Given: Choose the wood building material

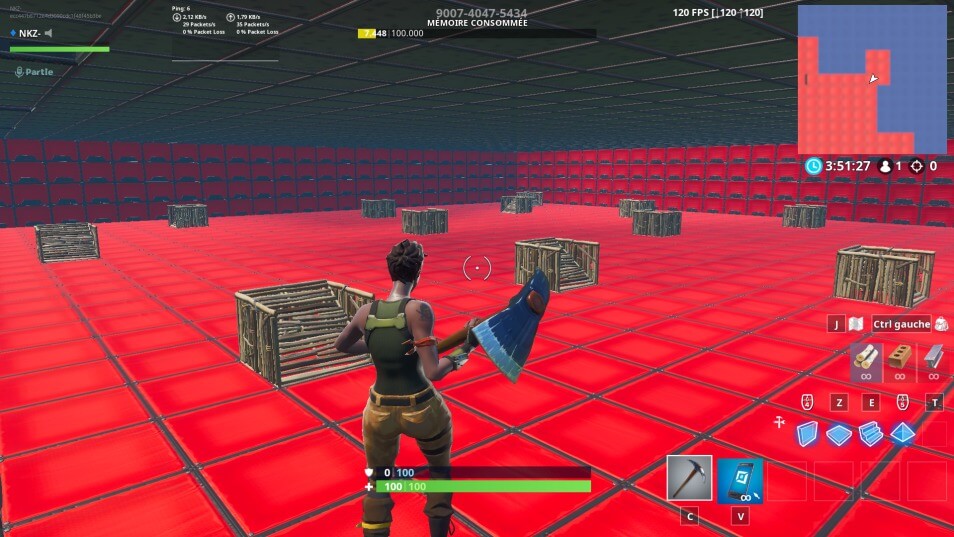Looking at the screenshot, I should point(866,358).
